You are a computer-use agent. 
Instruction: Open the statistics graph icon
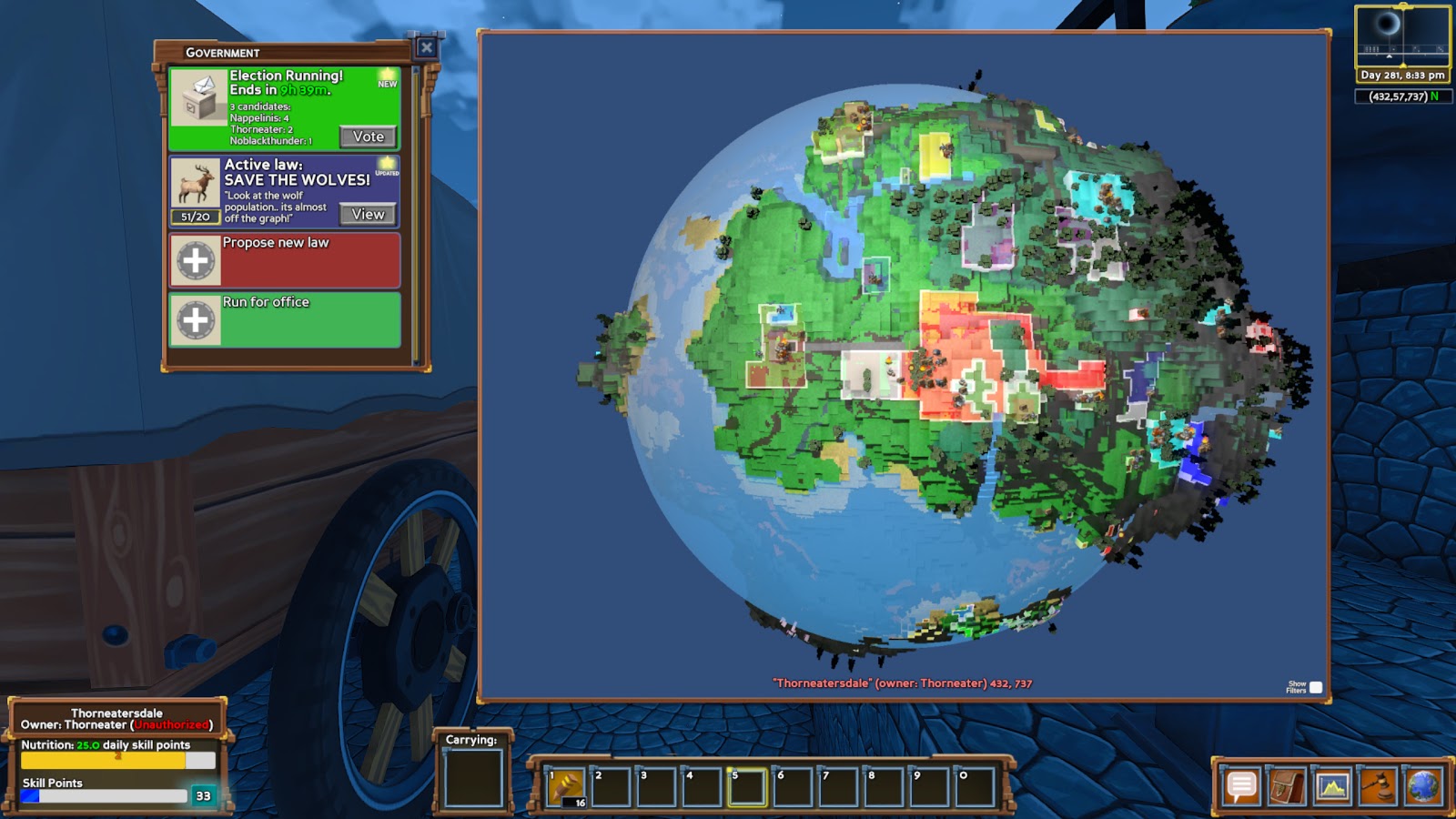[1331, 787]
